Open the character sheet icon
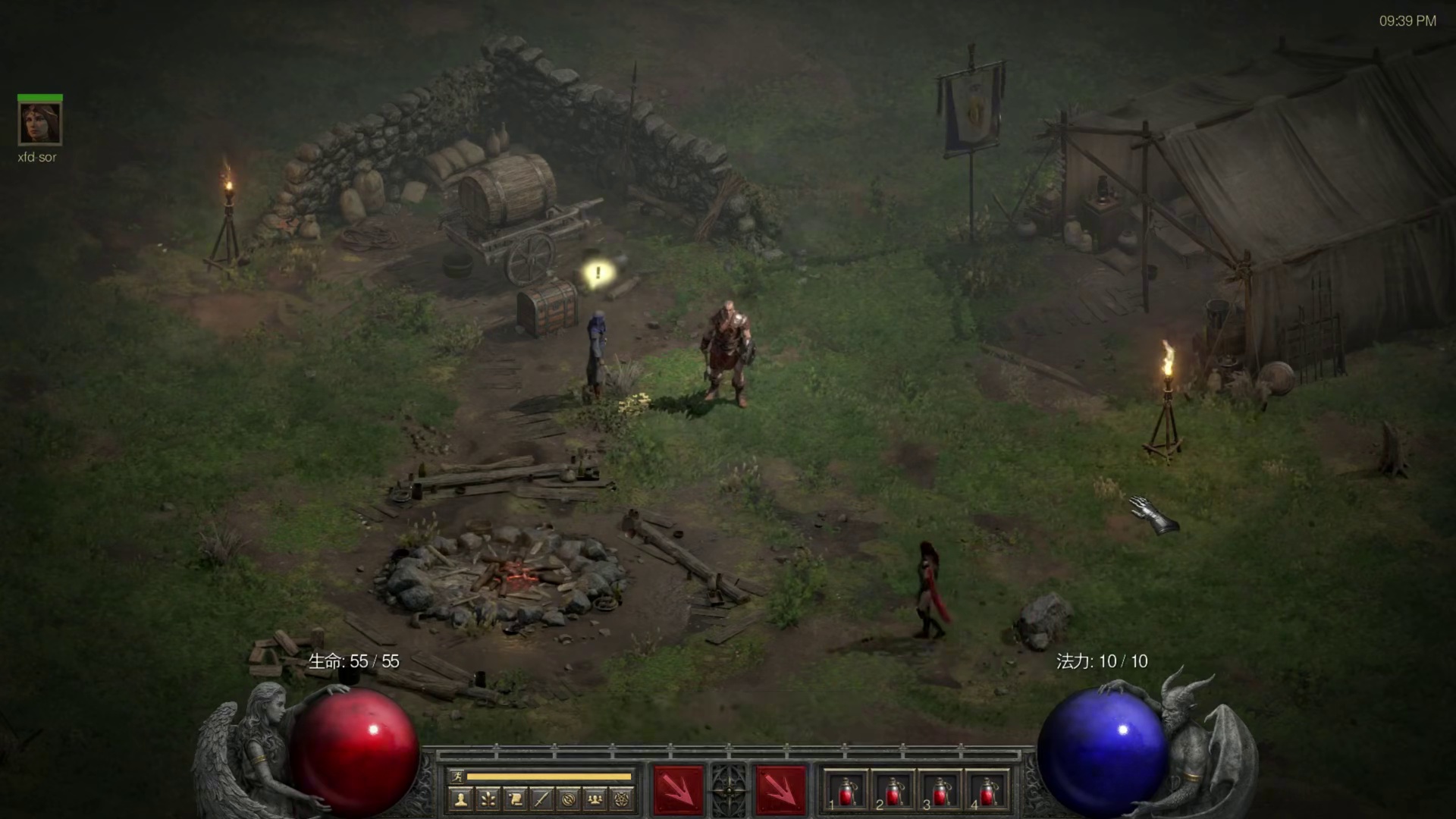 pos(460,799)
